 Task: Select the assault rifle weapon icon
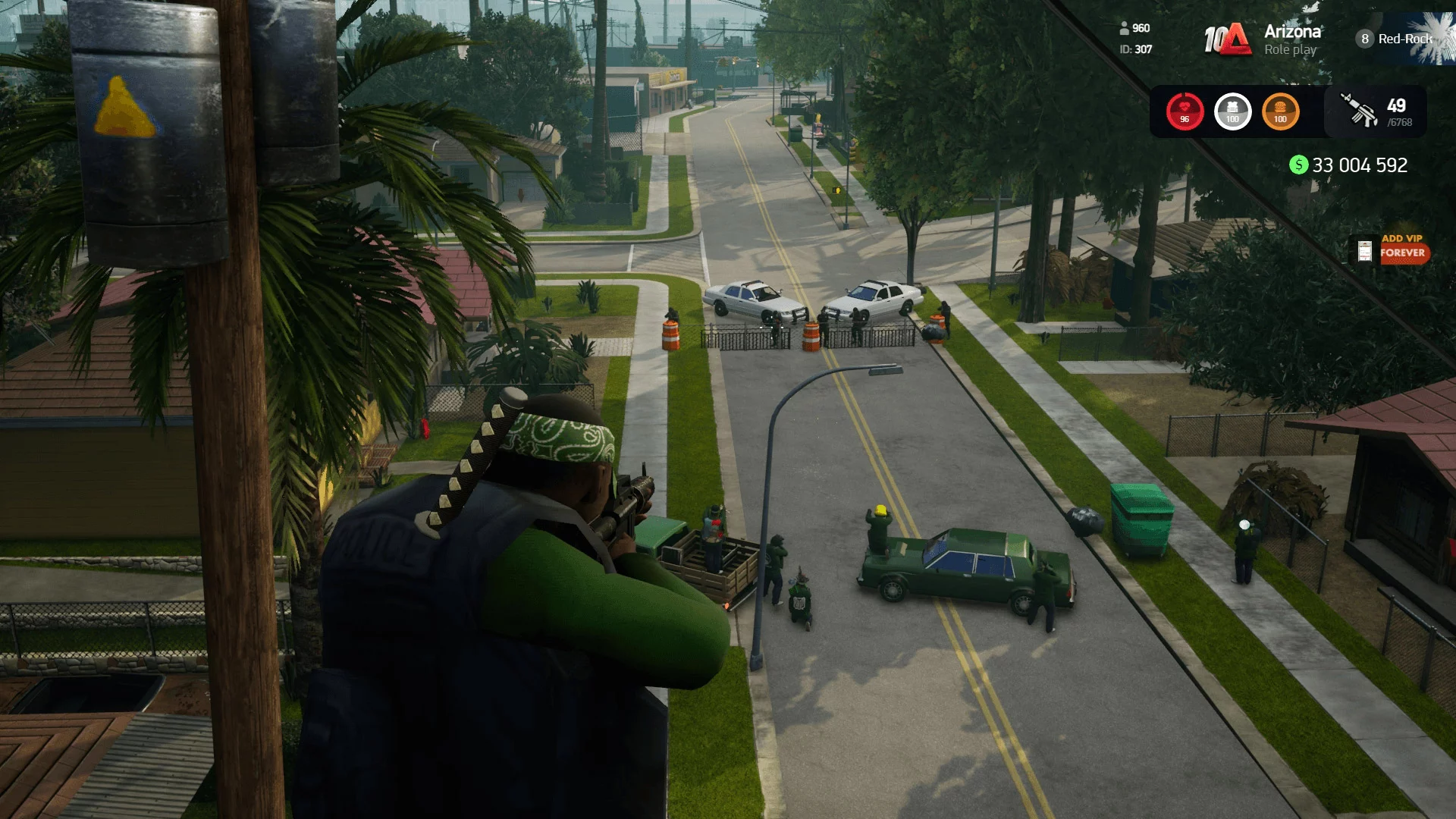tap(1359, 111)
